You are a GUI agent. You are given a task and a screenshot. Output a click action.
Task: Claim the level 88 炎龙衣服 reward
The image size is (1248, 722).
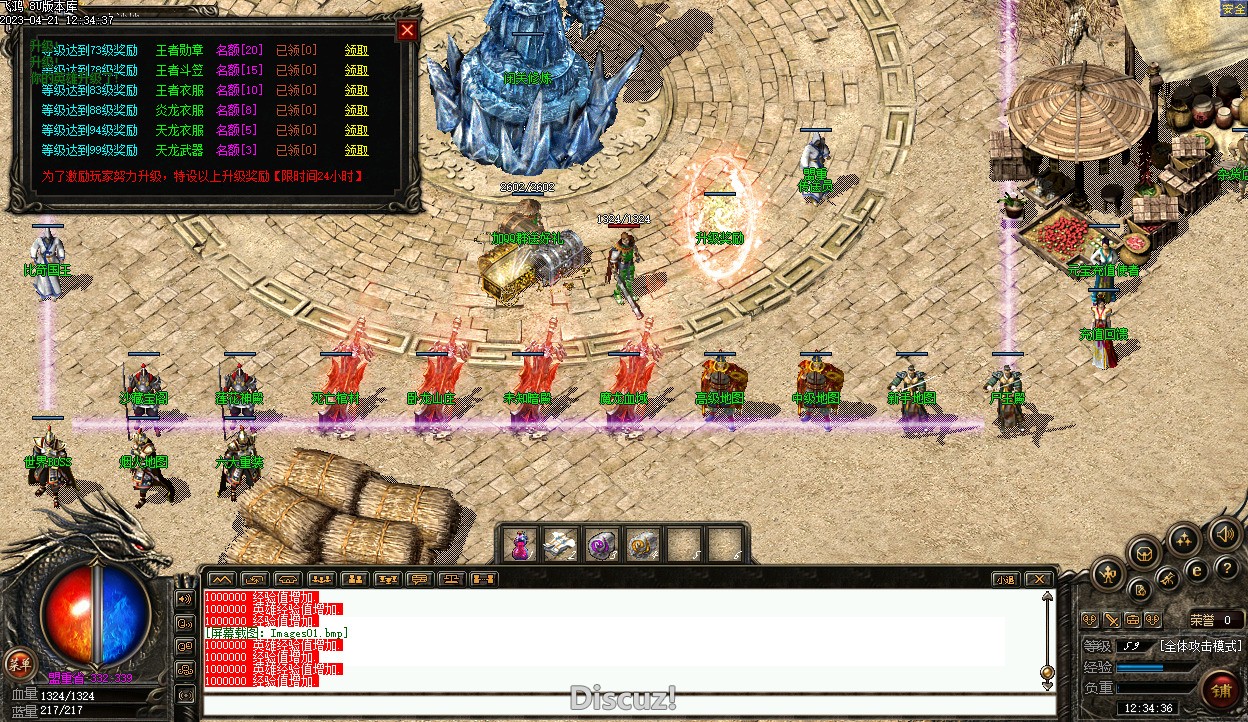(x=356, y=110)
